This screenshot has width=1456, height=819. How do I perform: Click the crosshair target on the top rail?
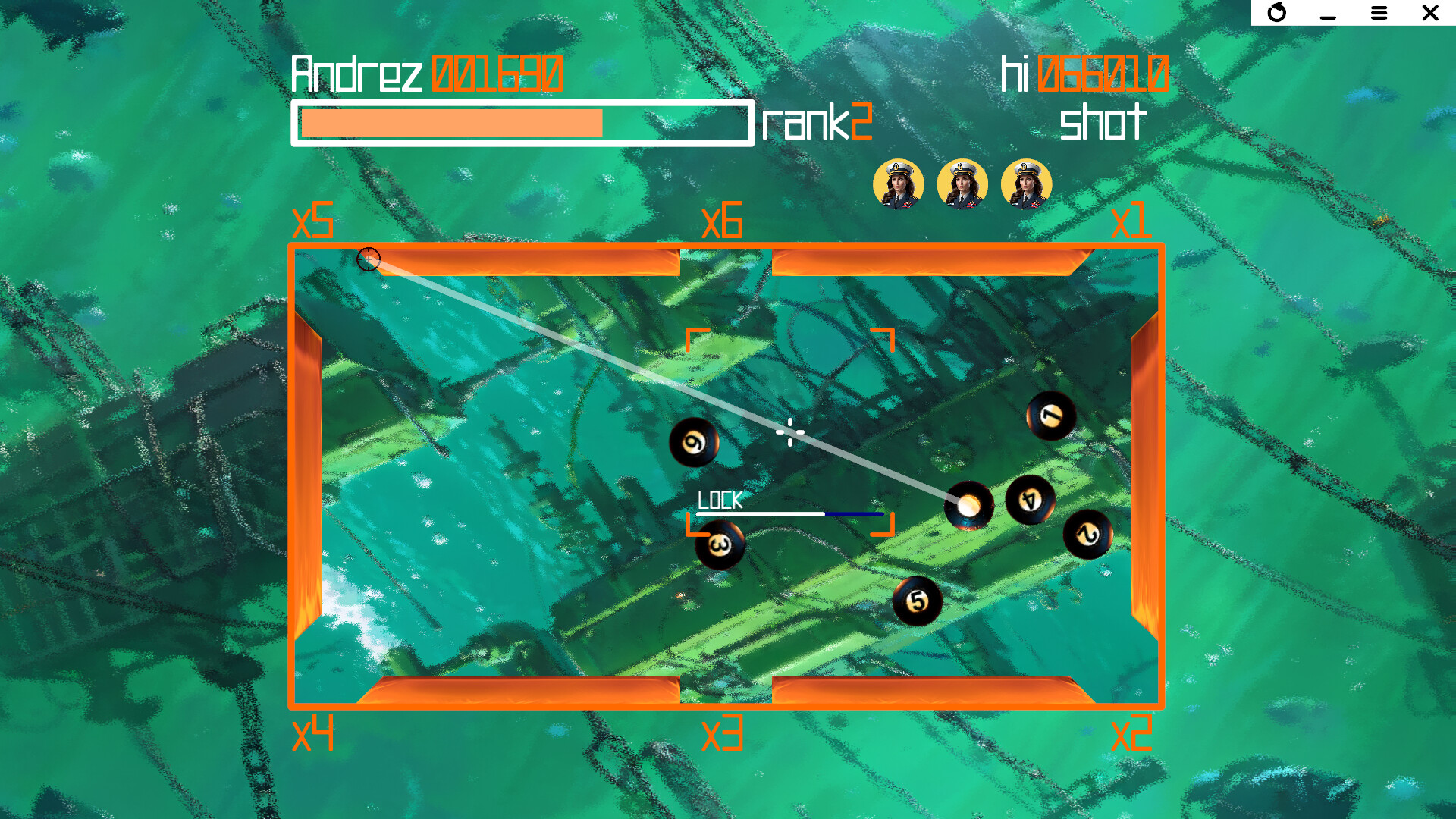coord(369,259)
